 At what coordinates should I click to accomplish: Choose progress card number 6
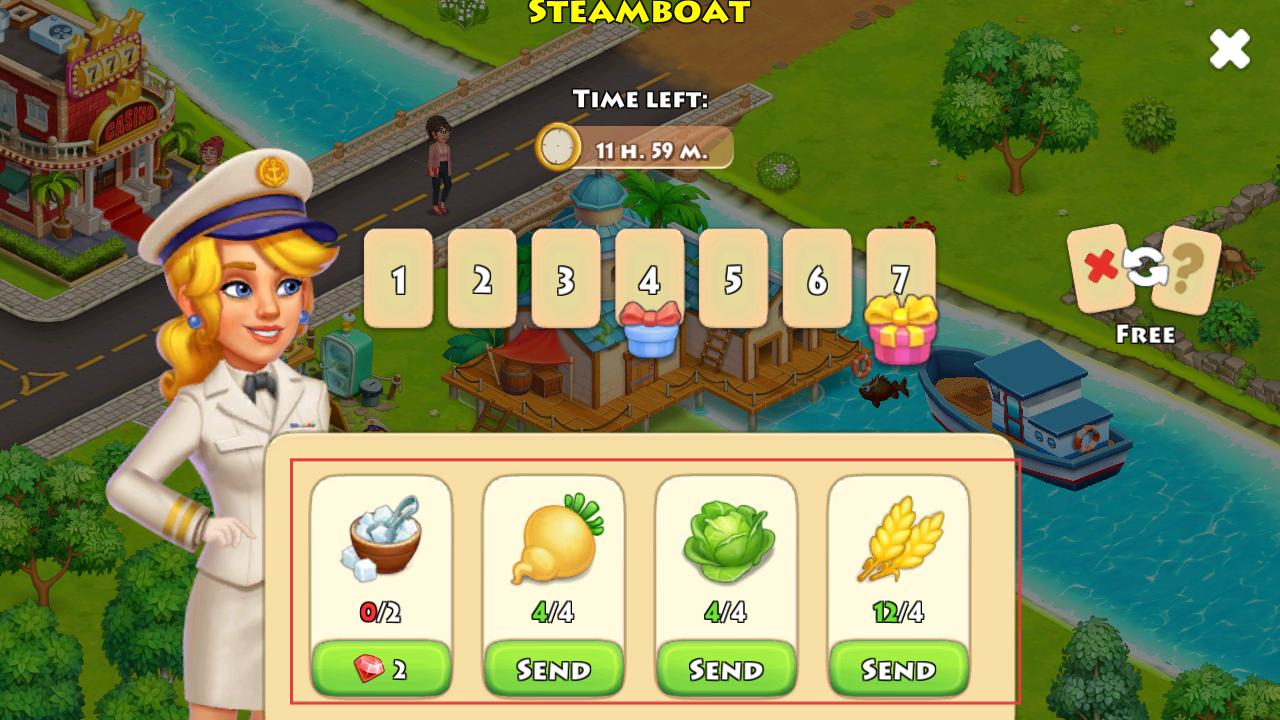[817, 278]
